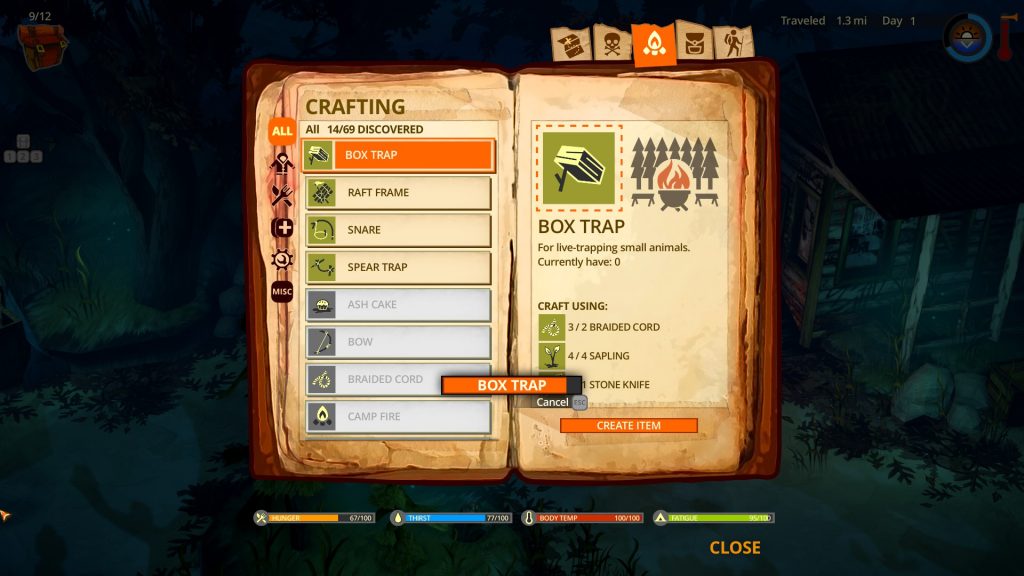Choose the Raft Frame recipe
The image size is (1024, 576).
[398, 192]
